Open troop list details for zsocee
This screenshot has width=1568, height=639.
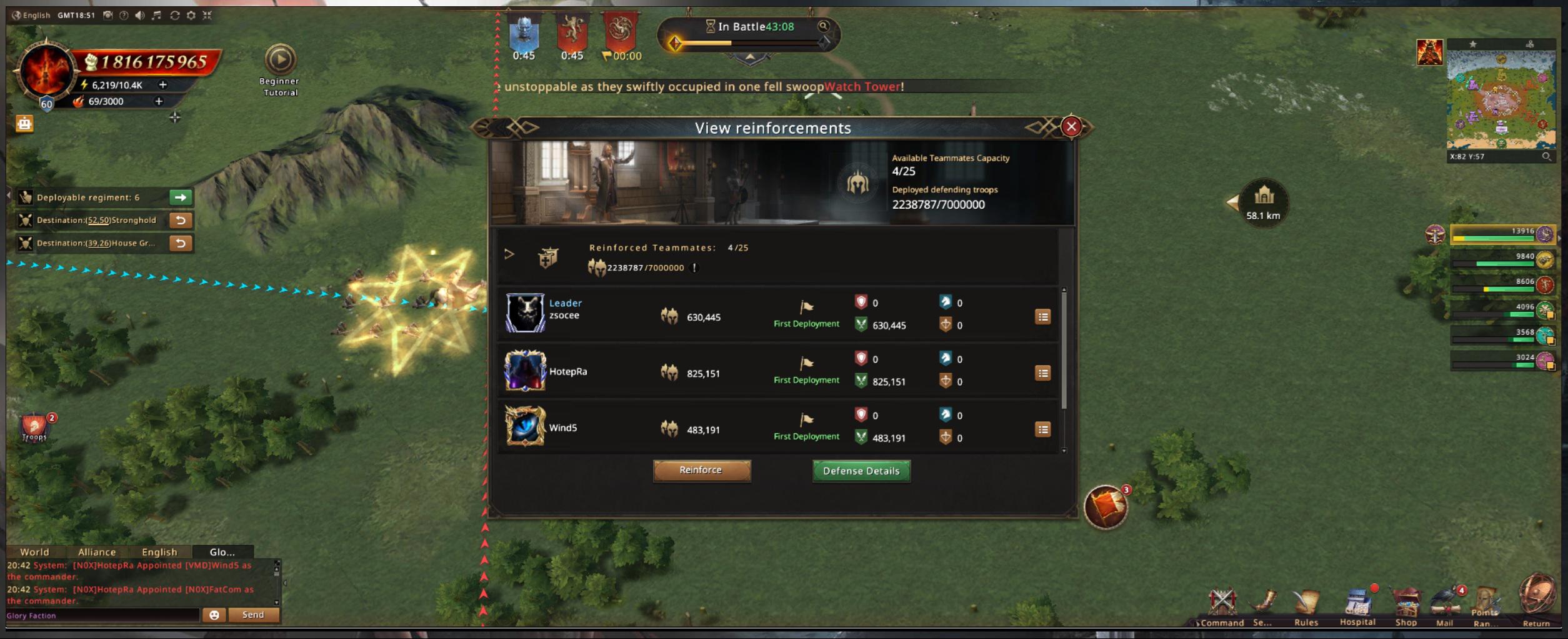(1042, 317)
